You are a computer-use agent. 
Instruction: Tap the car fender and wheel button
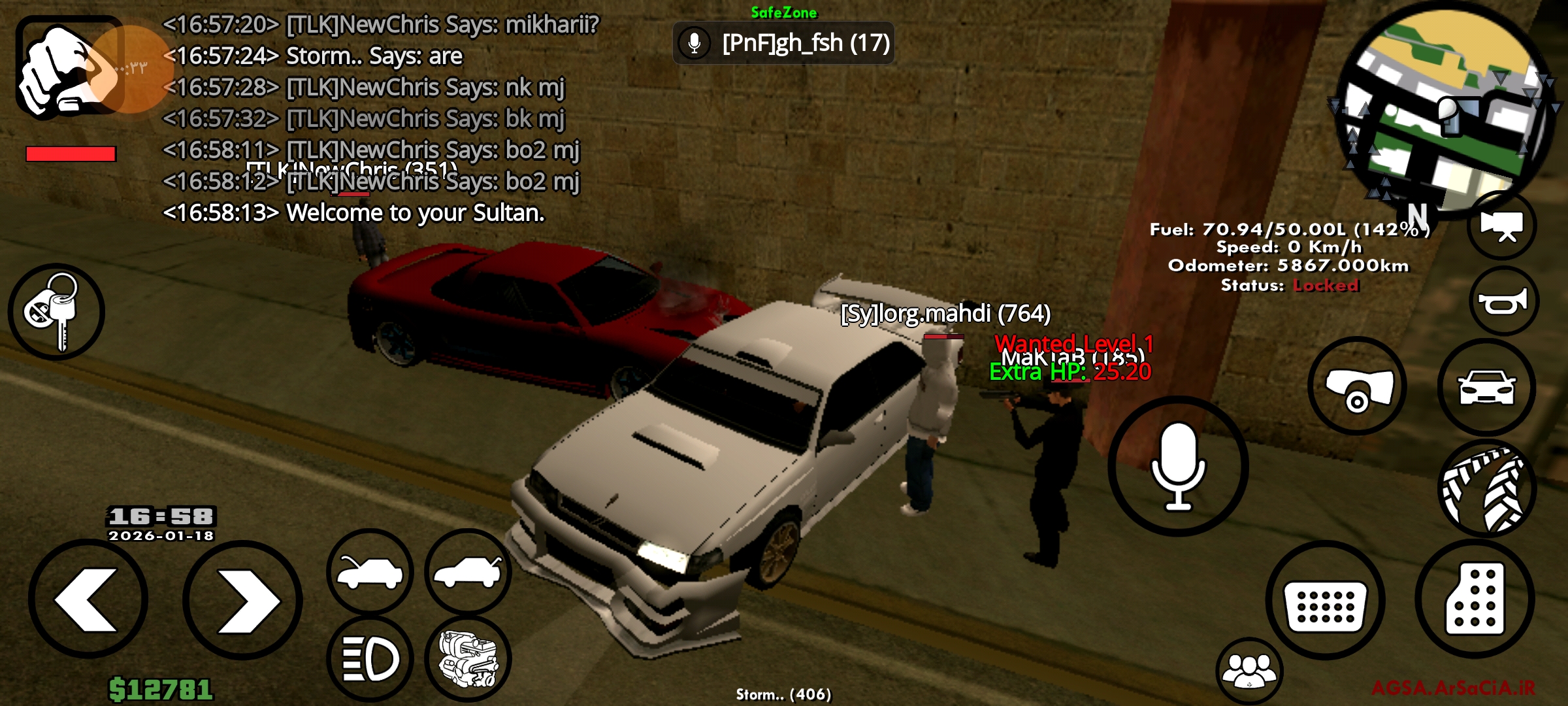(x=1358, y=386)
